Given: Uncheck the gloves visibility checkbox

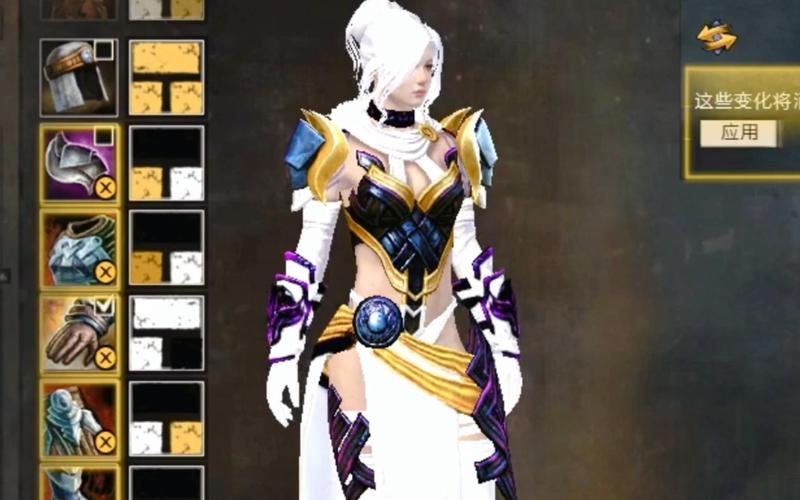Looking at the screenshot, I should (x=104, y=306).
